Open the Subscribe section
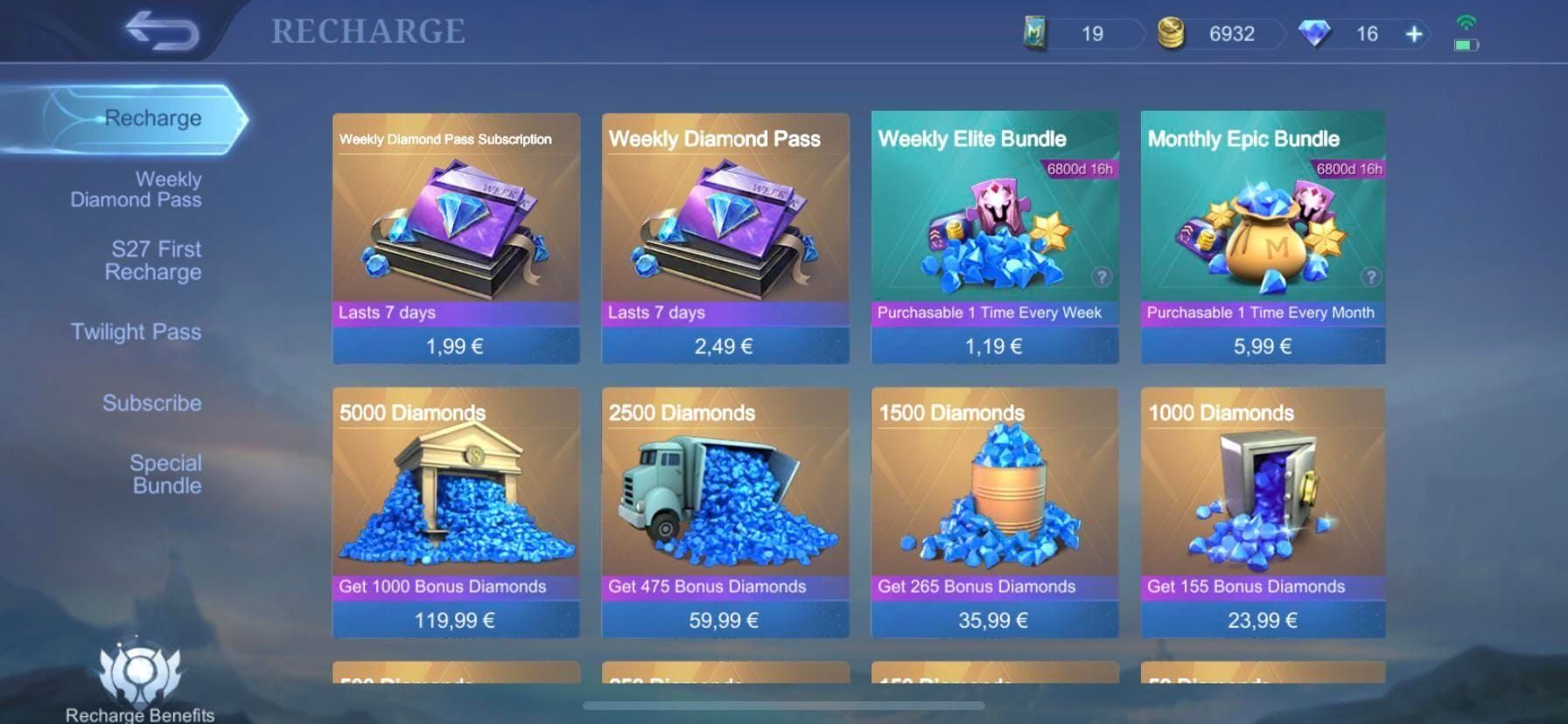Screen dimensions: 1568x724 [x=152, y=402]
